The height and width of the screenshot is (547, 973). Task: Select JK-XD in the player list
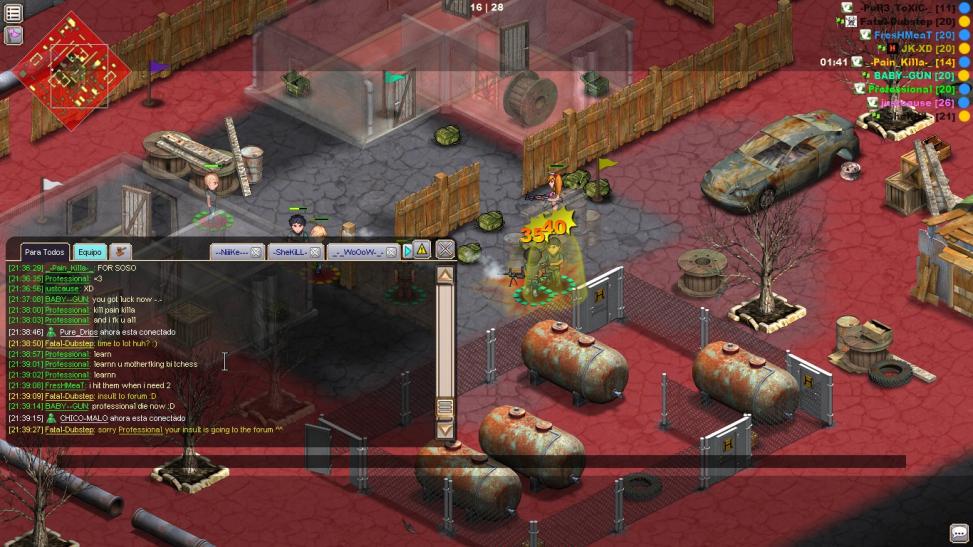tap(916, 48)
